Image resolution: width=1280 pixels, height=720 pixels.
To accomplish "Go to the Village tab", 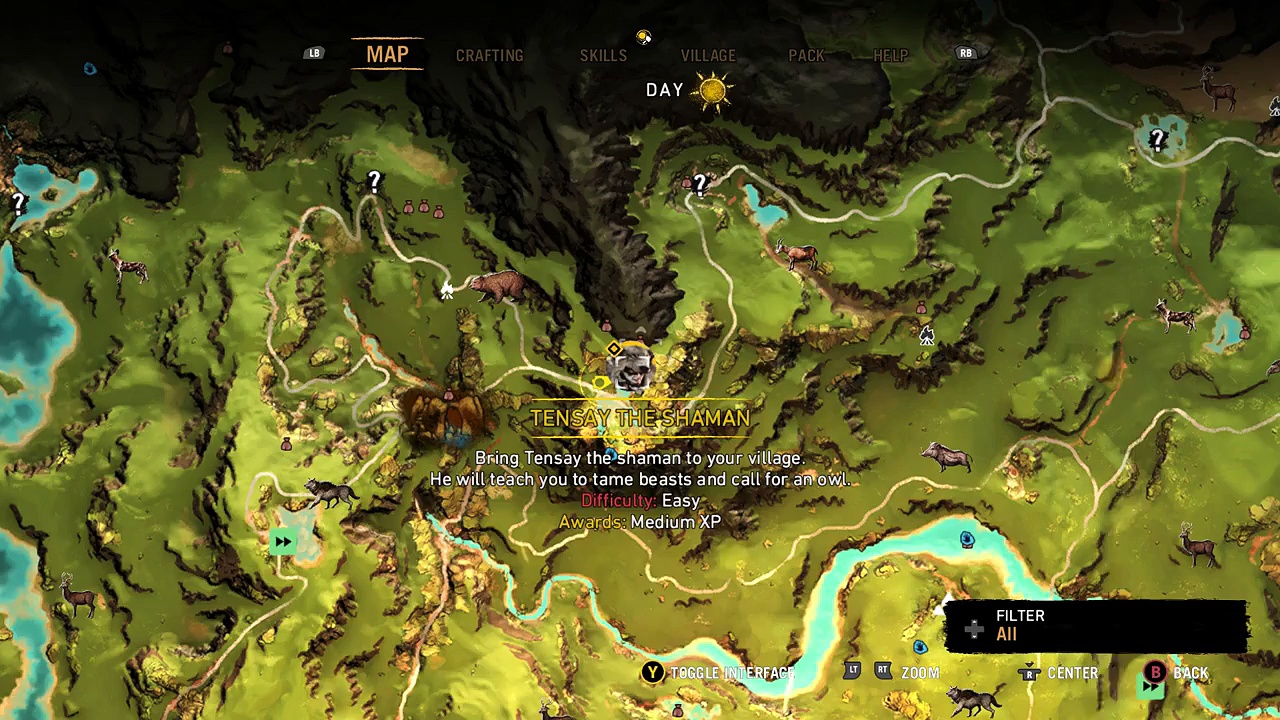I will pyautogui.click(x=708, y=56).
